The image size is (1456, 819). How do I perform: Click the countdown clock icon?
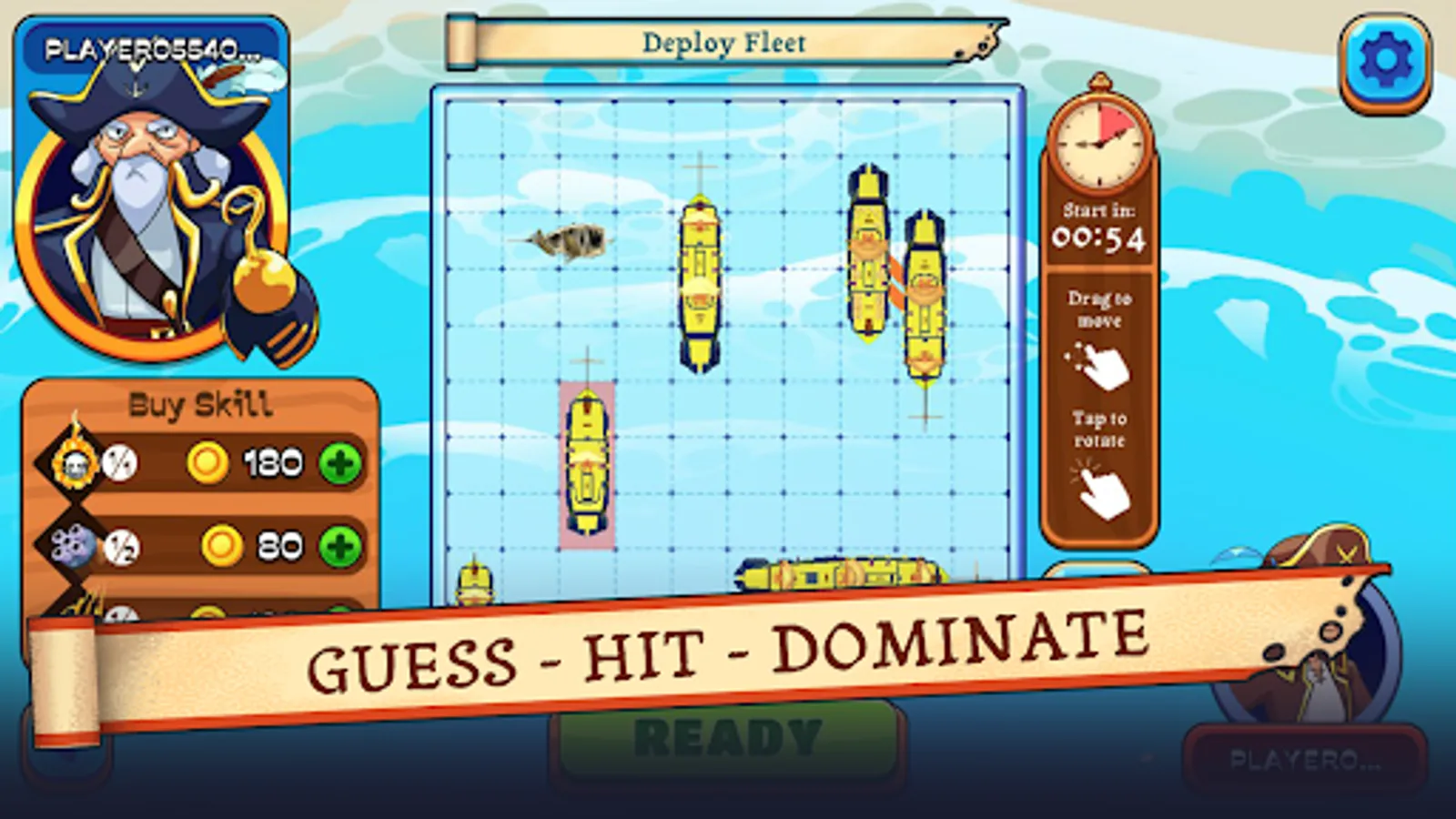(x=1100, y=141)
